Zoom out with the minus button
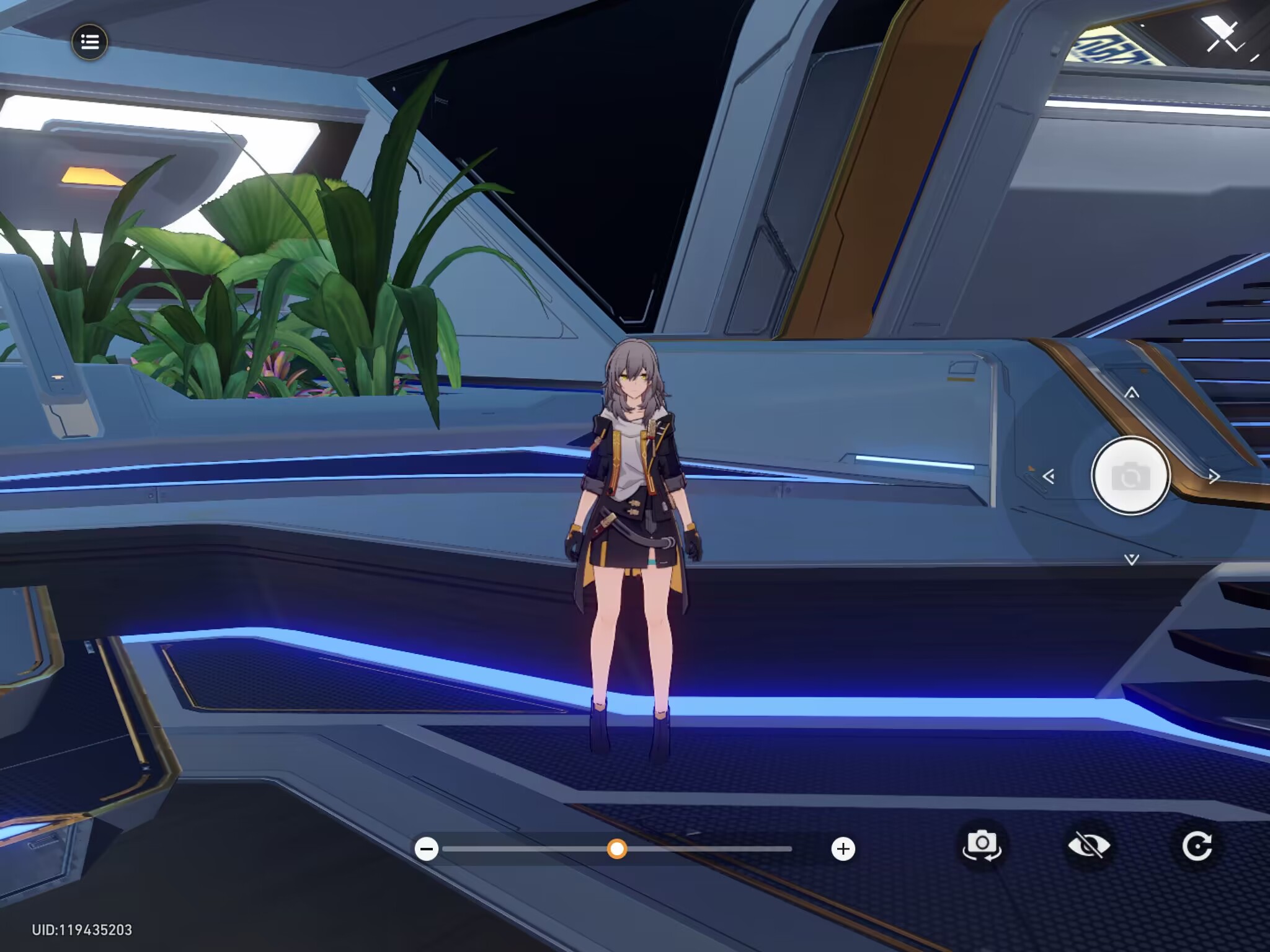 [x=427, y=848]
